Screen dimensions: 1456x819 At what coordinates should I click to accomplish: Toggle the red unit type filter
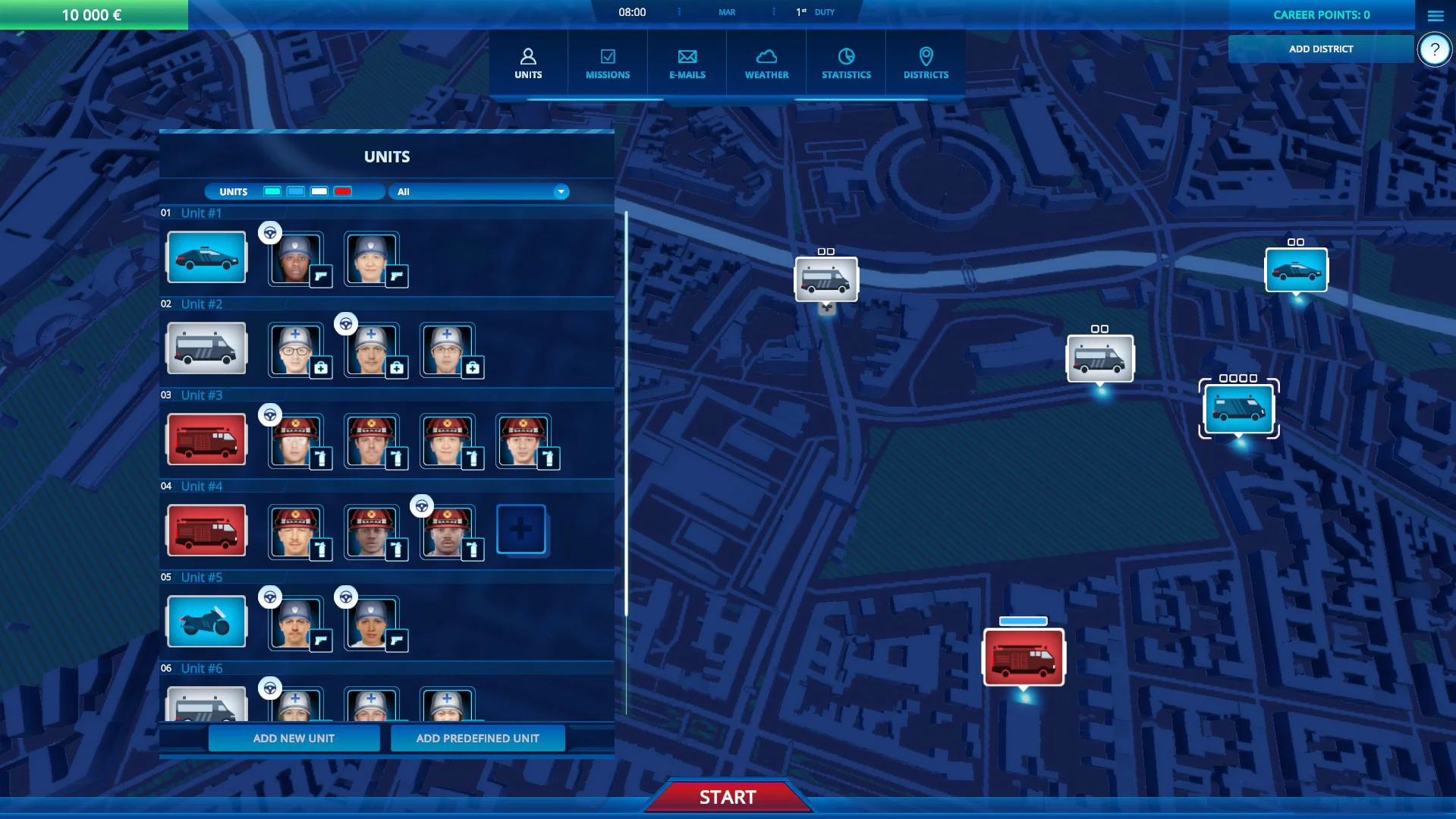[343, 191]
